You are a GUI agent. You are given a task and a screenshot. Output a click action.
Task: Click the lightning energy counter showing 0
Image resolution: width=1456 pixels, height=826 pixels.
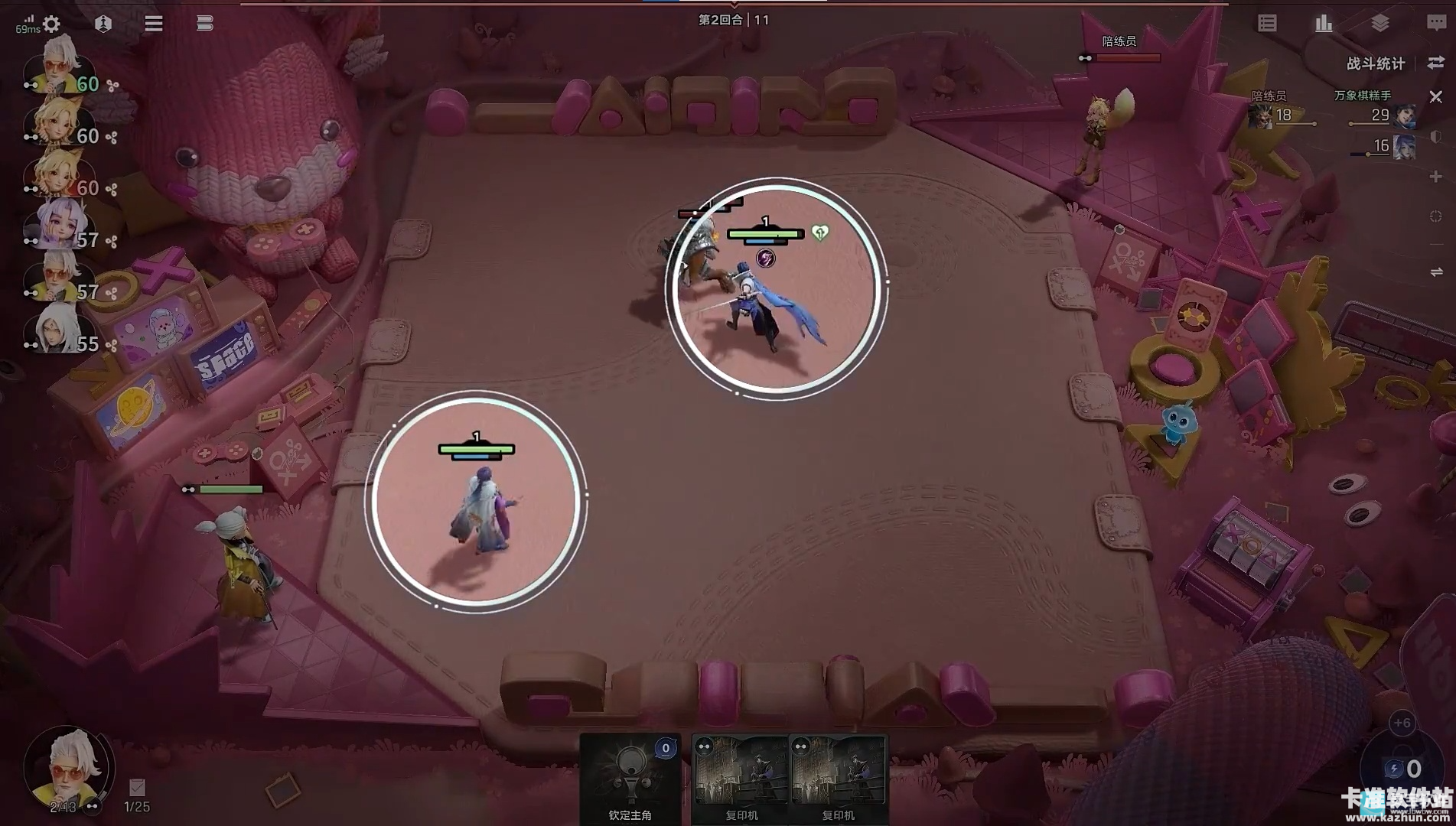[1402, 768]
